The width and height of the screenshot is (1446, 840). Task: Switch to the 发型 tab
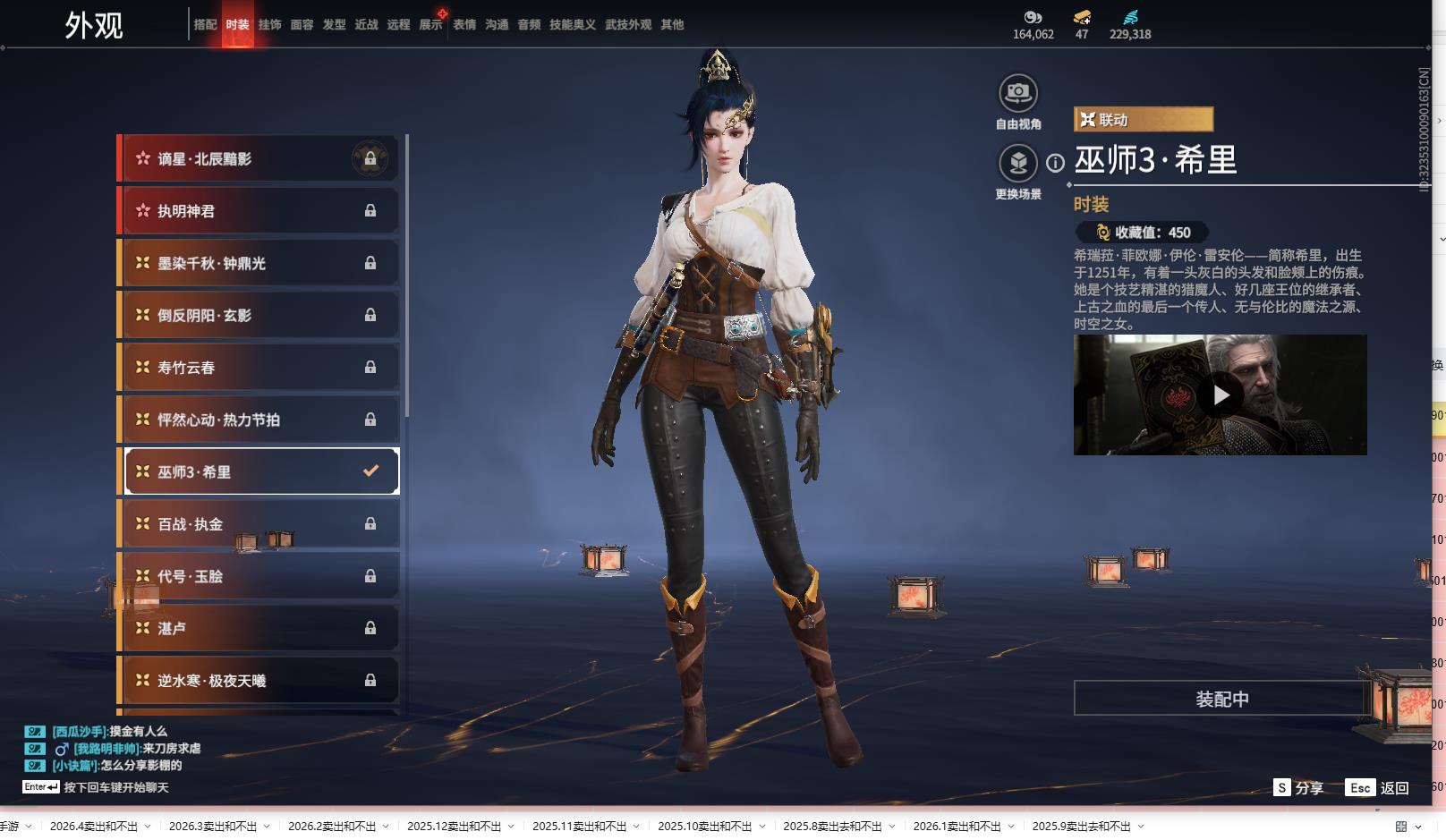(334, 25)
